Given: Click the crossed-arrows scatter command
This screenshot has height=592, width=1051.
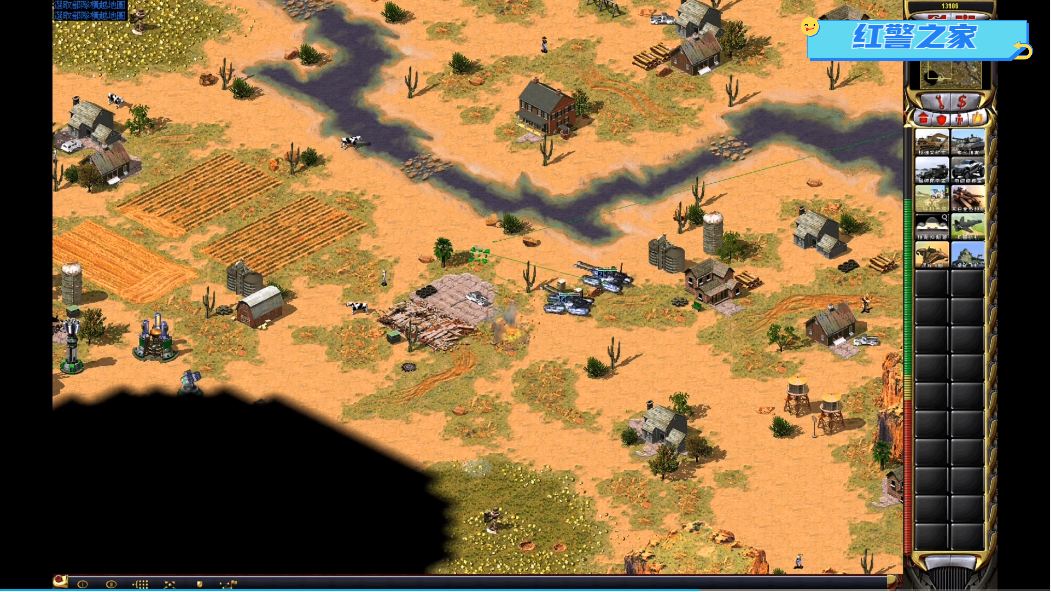Looking at the screenshot, I should [170, 584].
